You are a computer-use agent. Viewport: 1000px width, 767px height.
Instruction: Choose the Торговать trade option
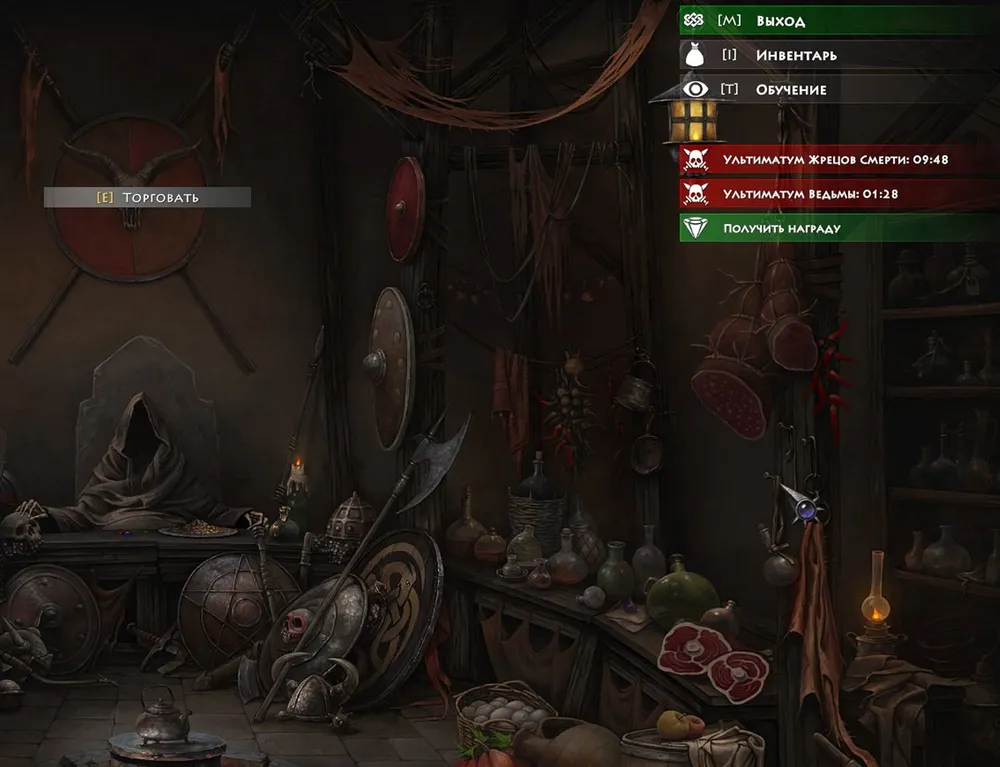click(x=148, y=197)
